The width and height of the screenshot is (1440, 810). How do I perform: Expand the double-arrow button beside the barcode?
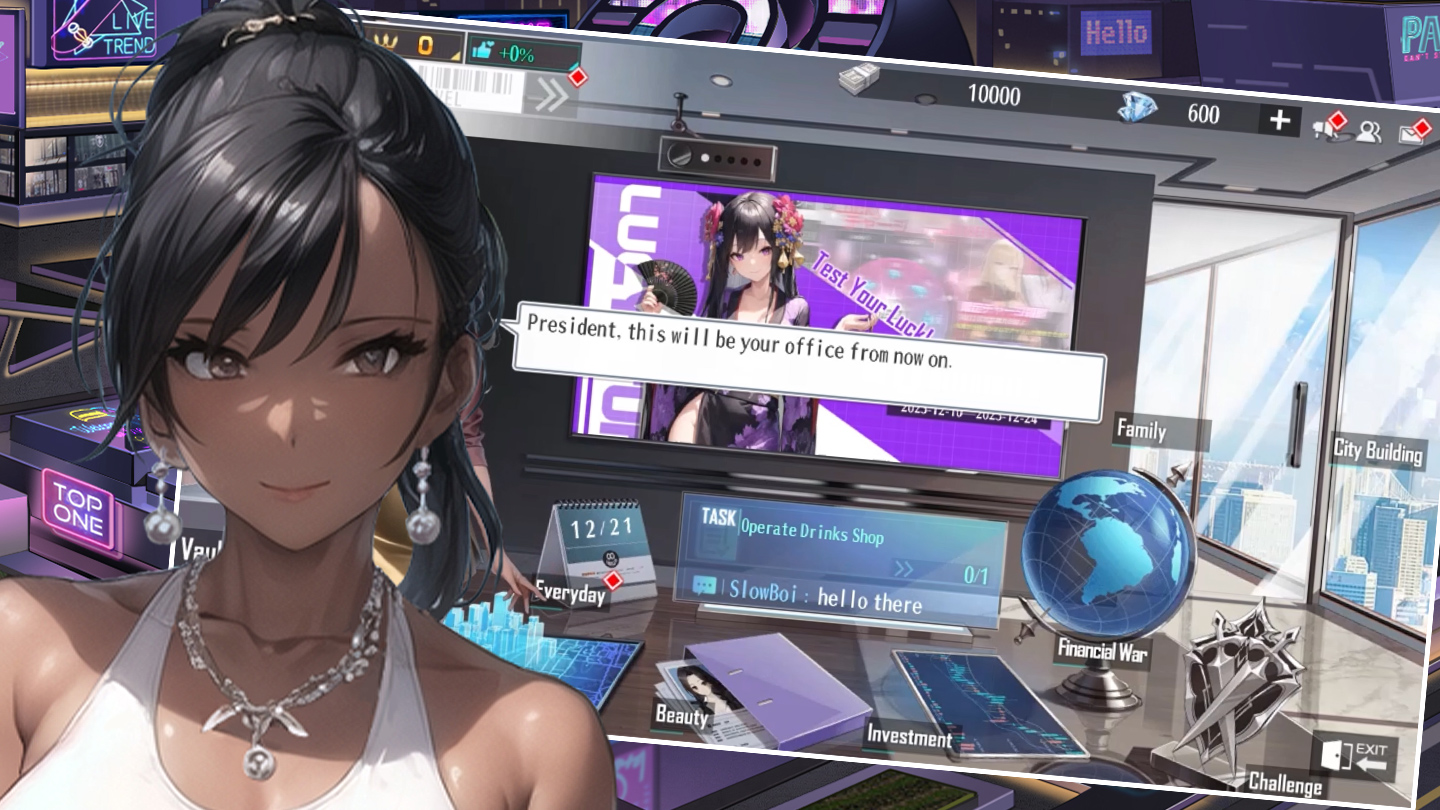tap(550, 94)
